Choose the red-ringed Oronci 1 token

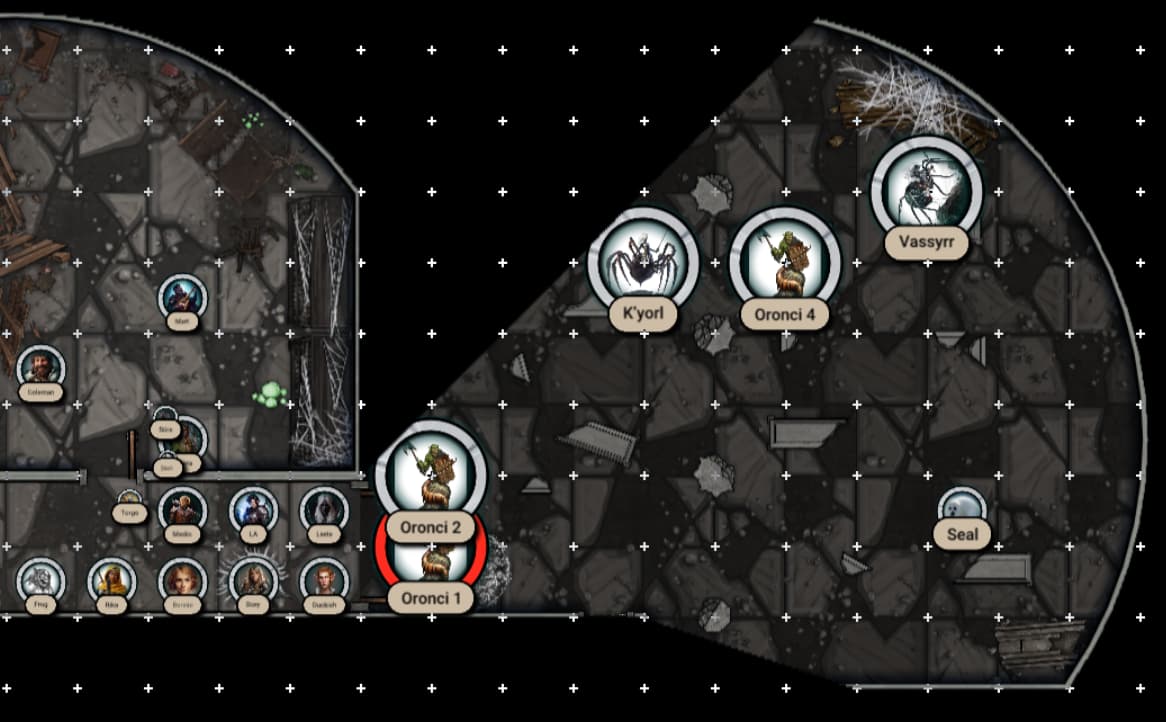tap(430, 562)
